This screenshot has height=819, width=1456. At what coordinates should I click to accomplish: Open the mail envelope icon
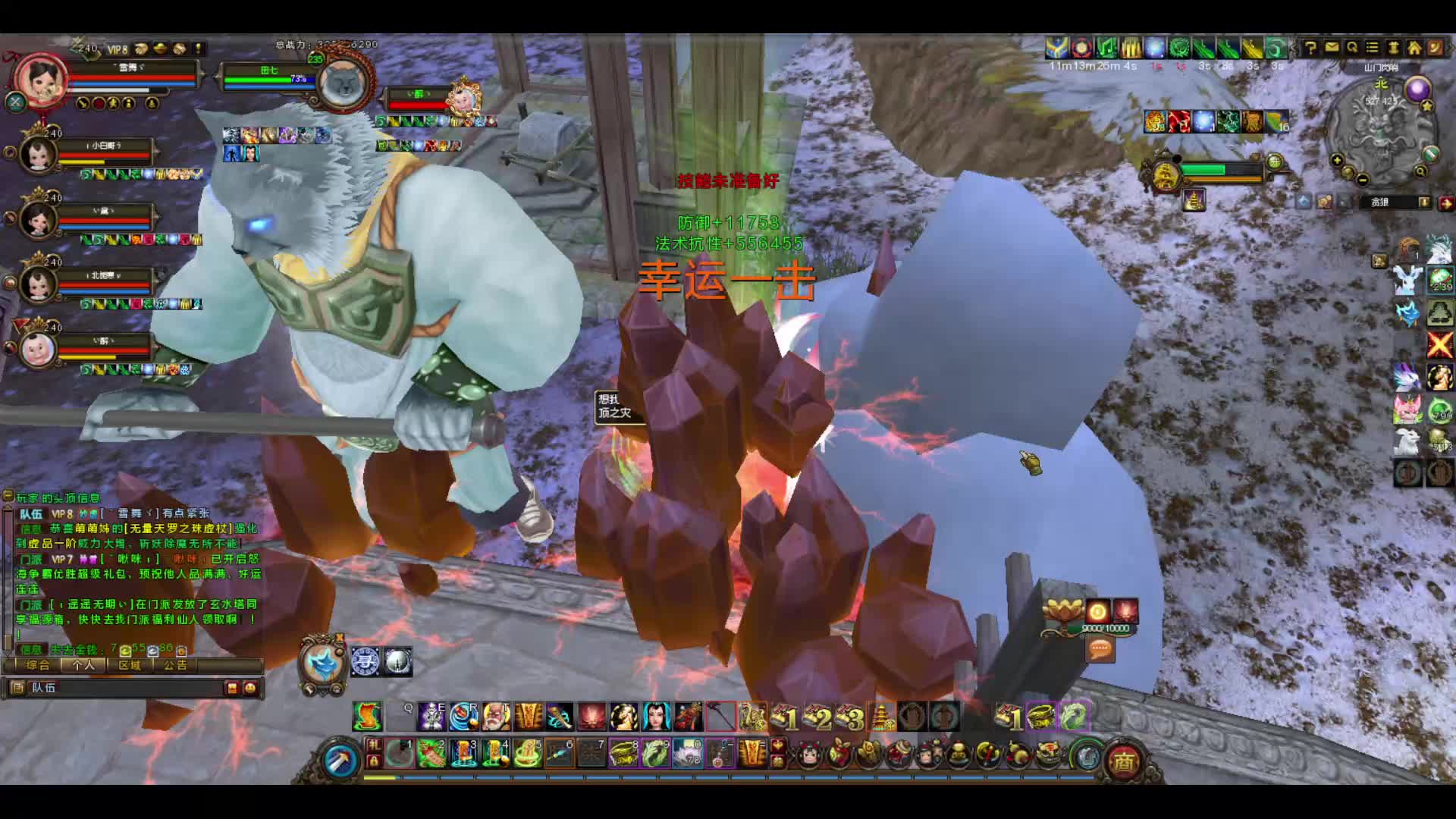tap(1332, 48)
